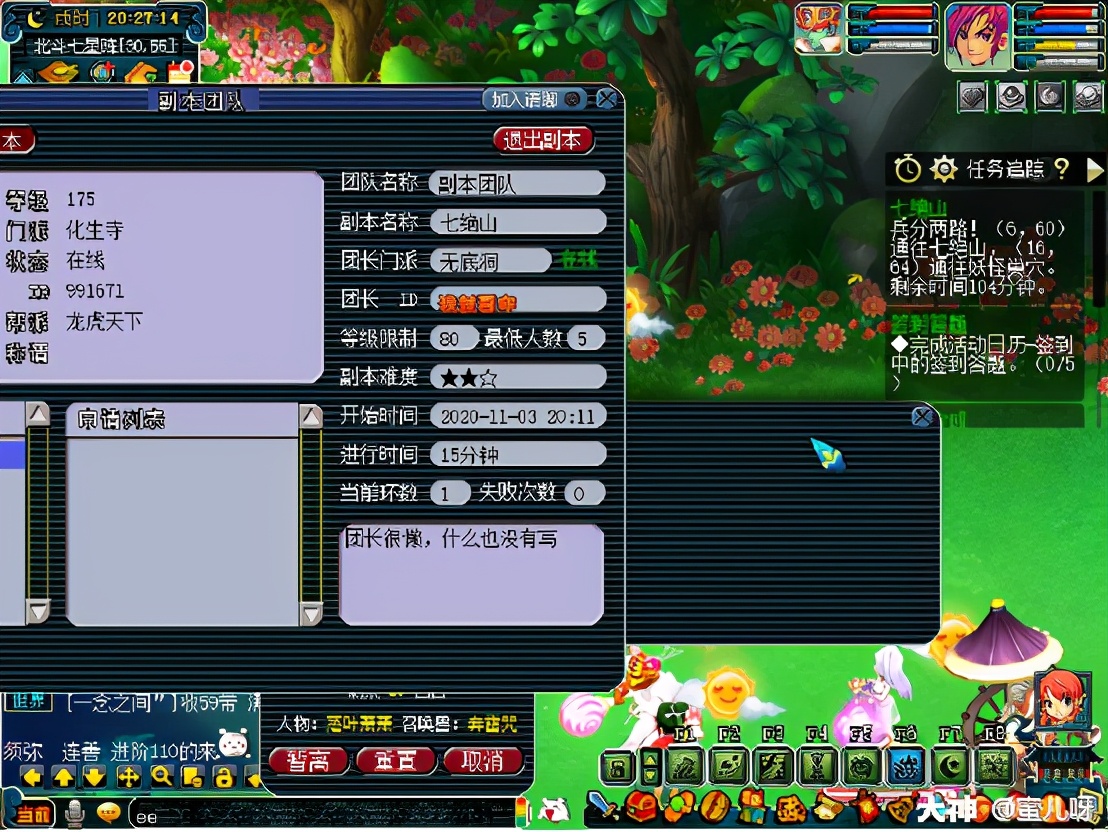Click the microphone voice chat icon

pyautogui.click(x=74, y=813)
